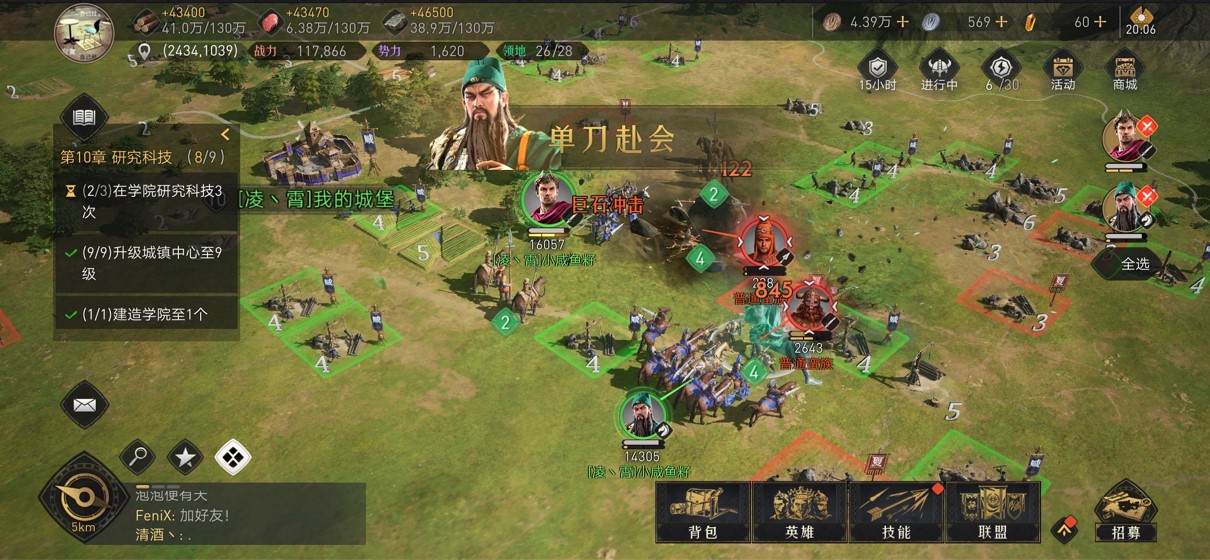Click the magnifying glass search icon
The height and width of the screenshot is (560, 1210).
tap(138, 458)
